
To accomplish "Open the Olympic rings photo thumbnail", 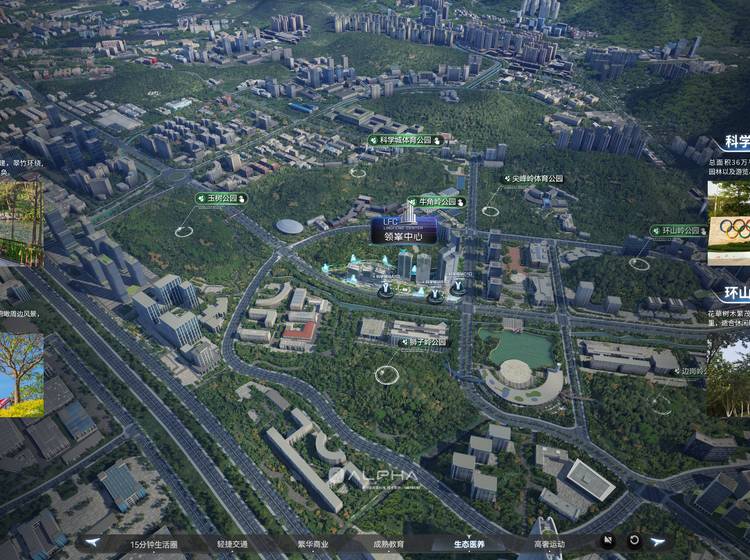I will [729, 228].
